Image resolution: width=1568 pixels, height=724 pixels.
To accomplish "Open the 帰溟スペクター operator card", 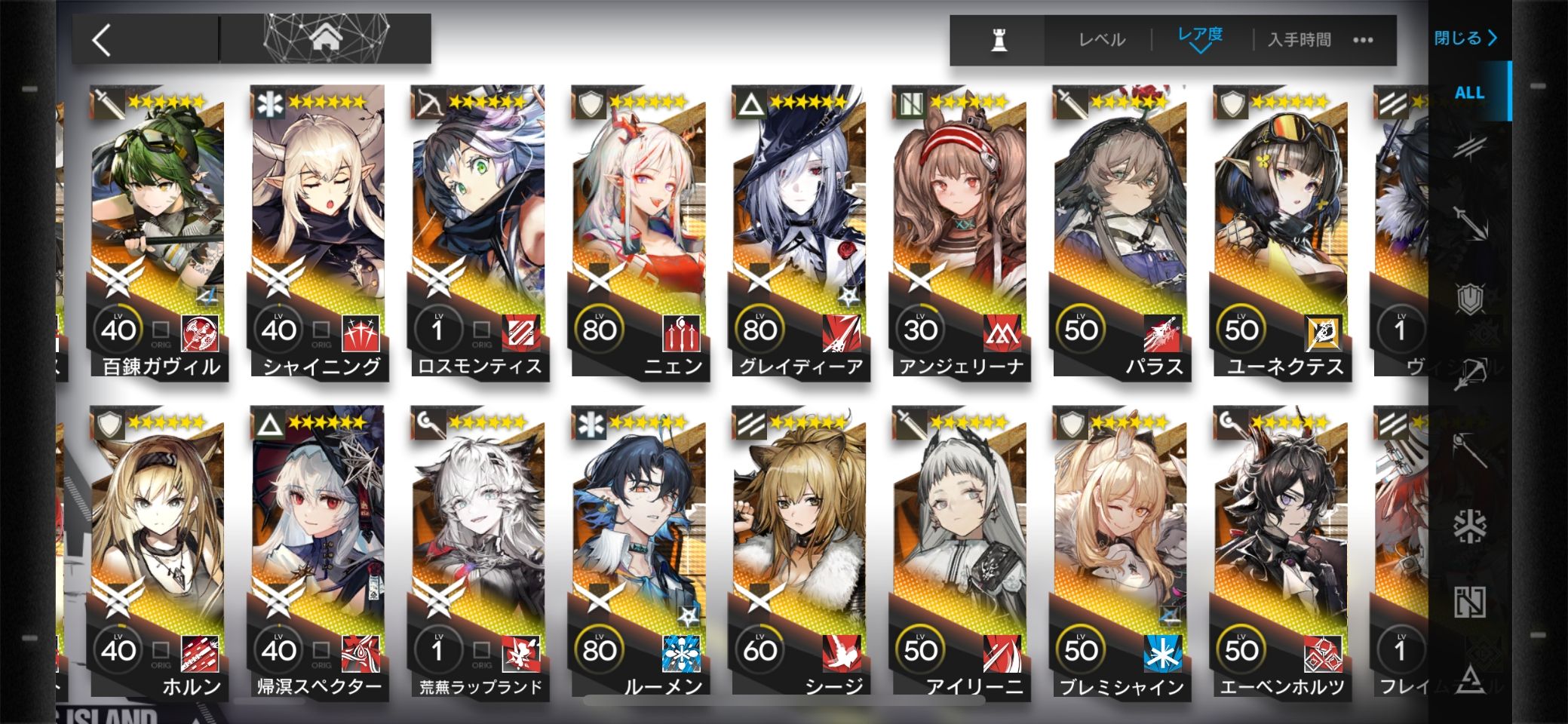I will (318, 554).
